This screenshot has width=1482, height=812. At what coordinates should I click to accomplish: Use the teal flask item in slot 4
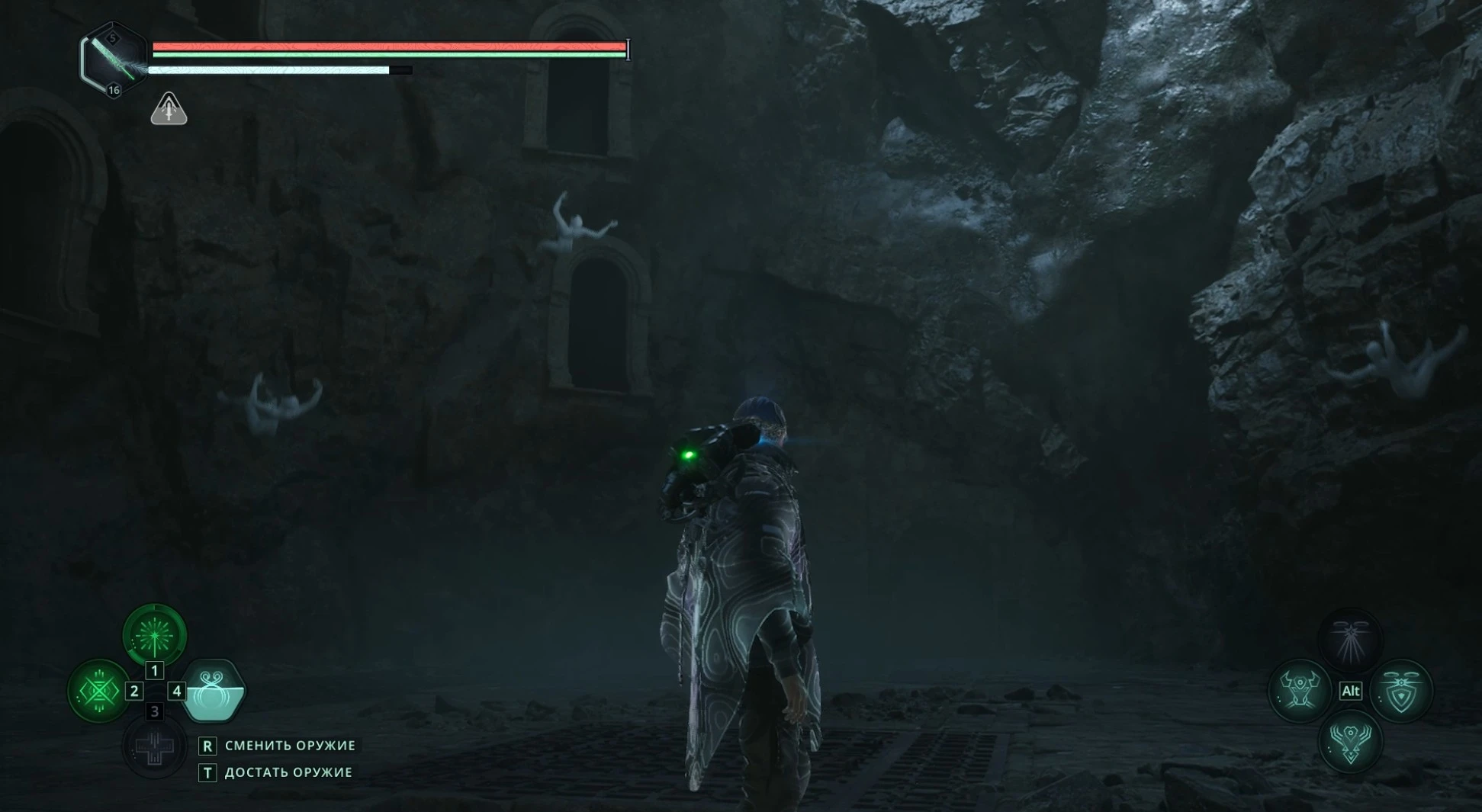213,692
